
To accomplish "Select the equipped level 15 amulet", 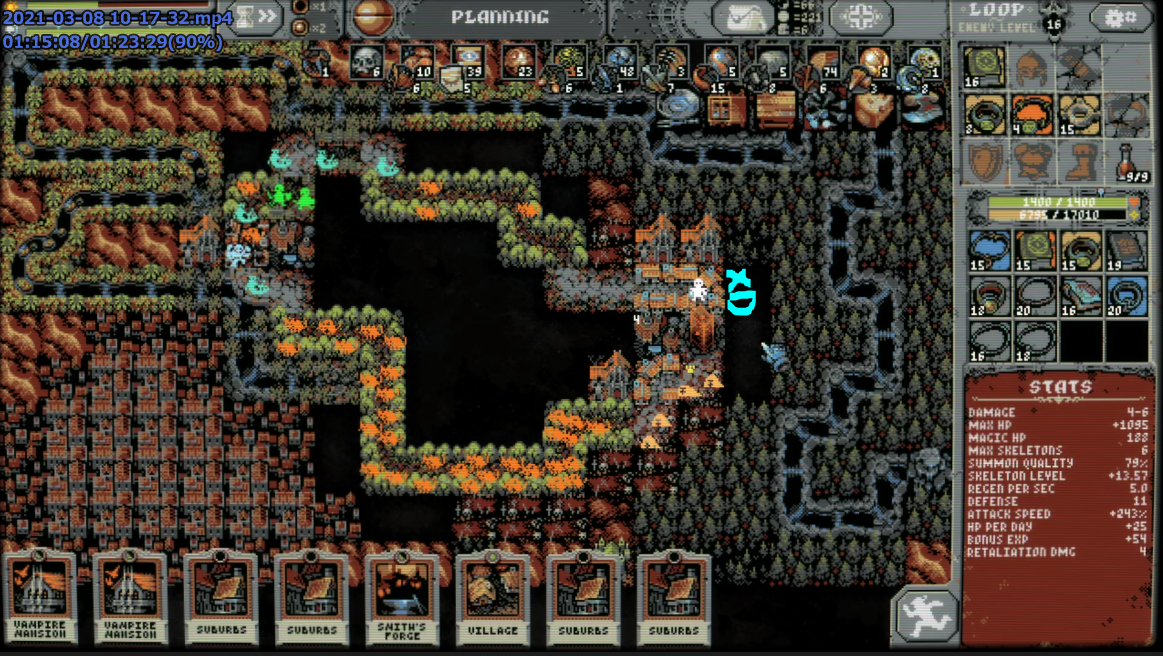I will click(x=1080, y=115).
